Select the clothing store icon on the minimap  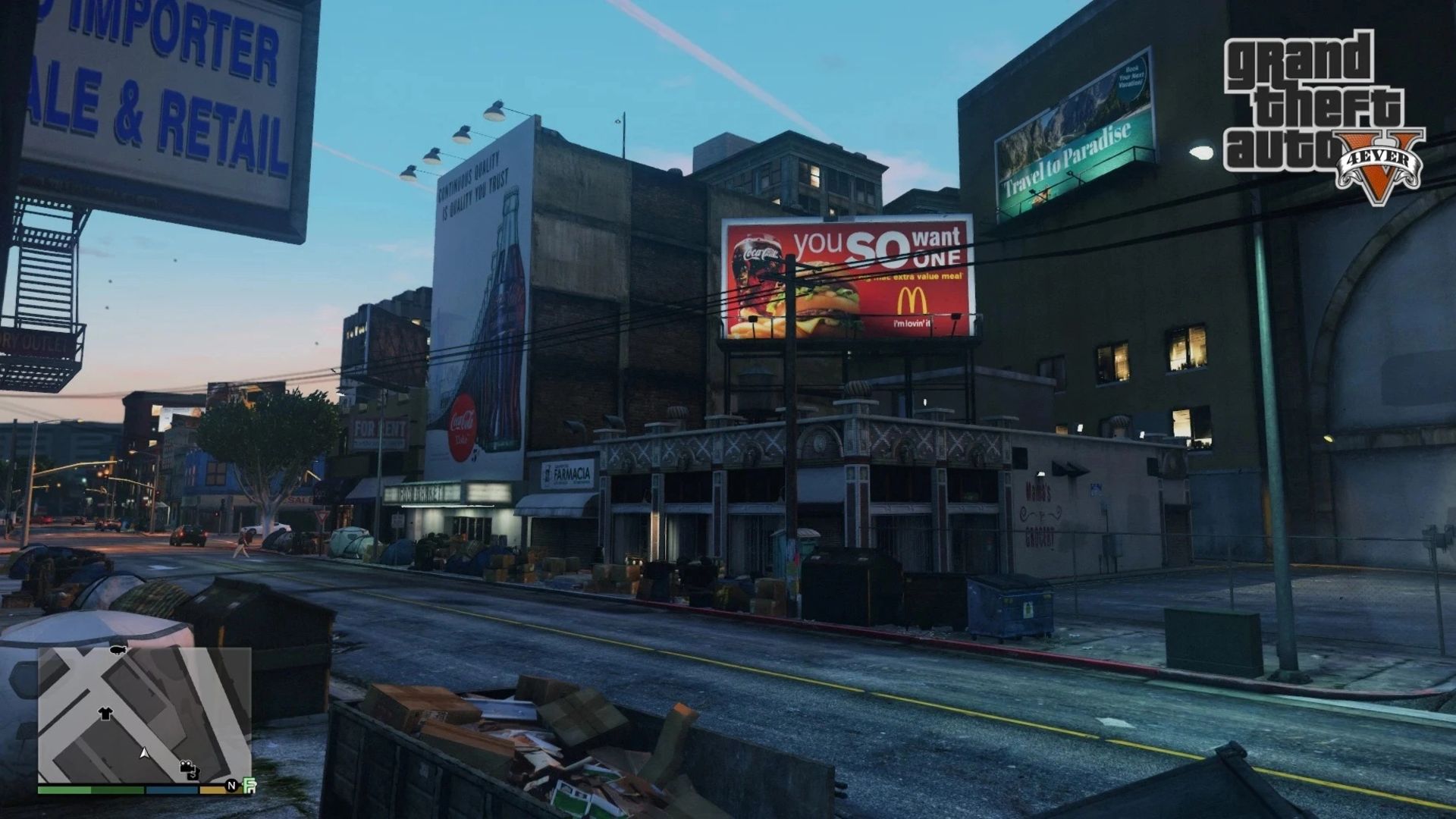(105, 714)
